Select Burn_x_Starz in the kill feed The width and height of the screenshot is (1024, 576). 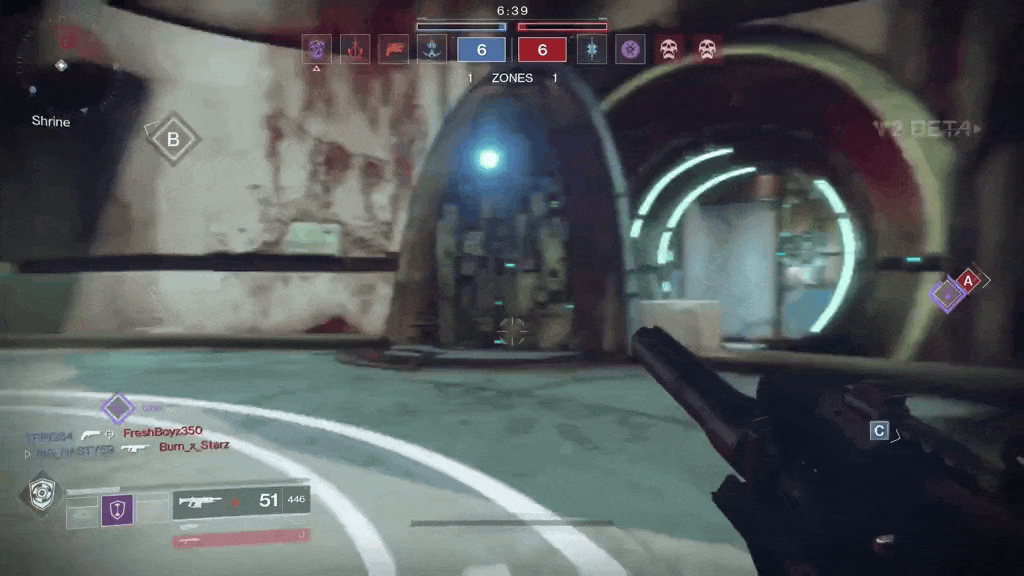click(194, 447)
